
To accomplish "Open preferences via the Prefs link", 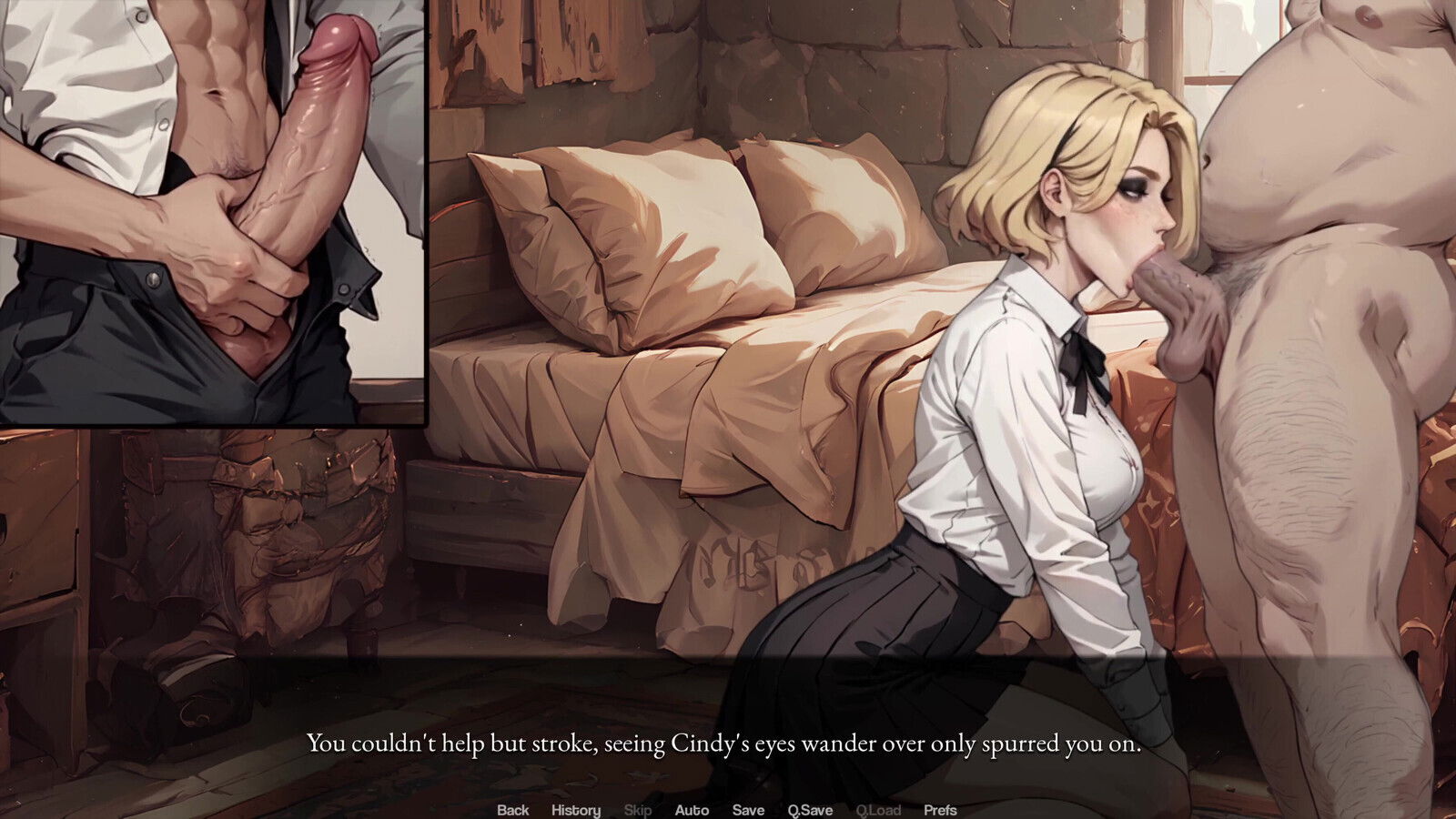I will [940, 809].
